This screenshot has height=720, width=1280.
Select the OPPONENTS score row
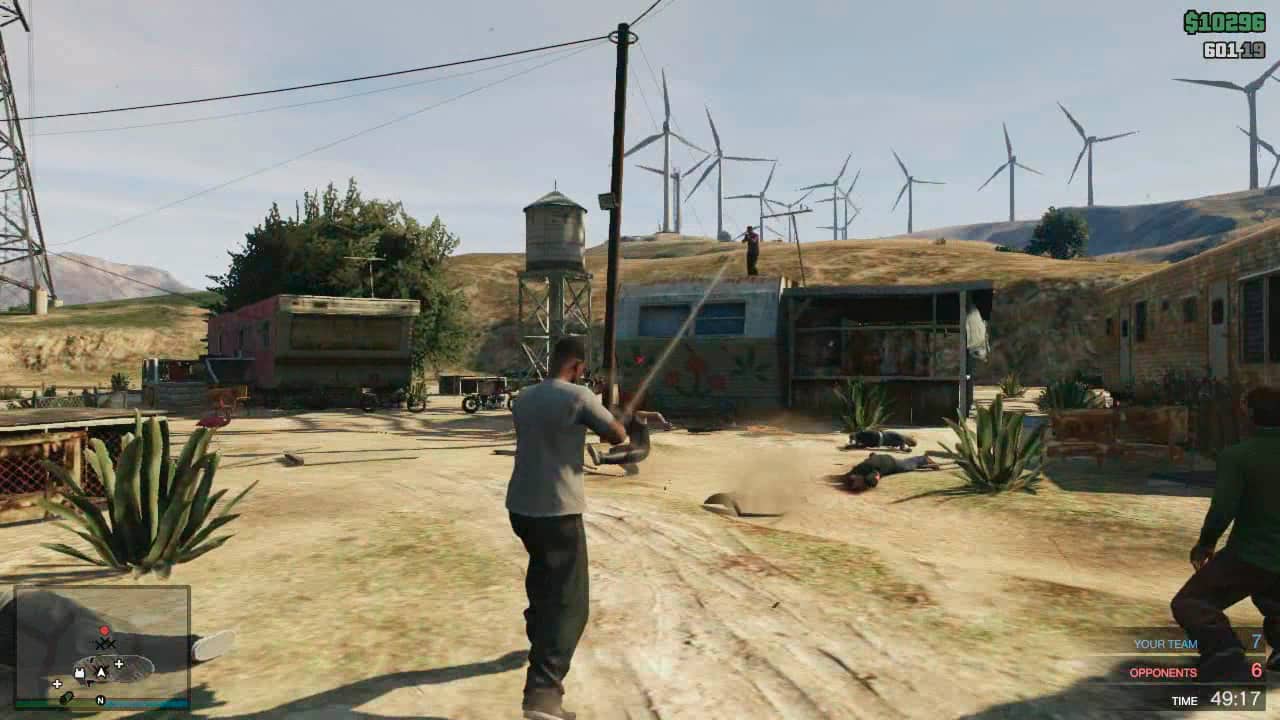(1190, 674)
